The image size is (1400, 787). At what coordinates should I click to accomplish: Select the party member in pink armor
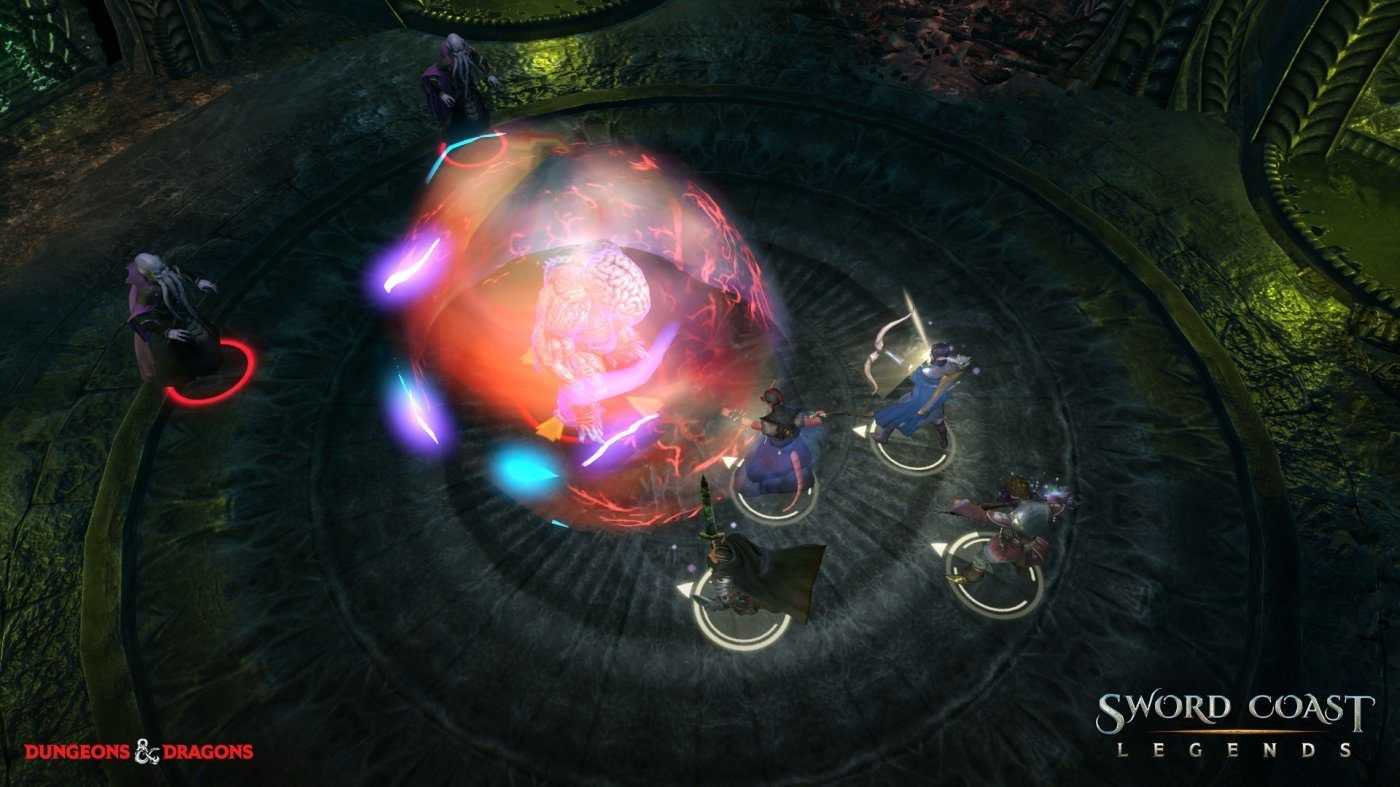coord(1010,530)
